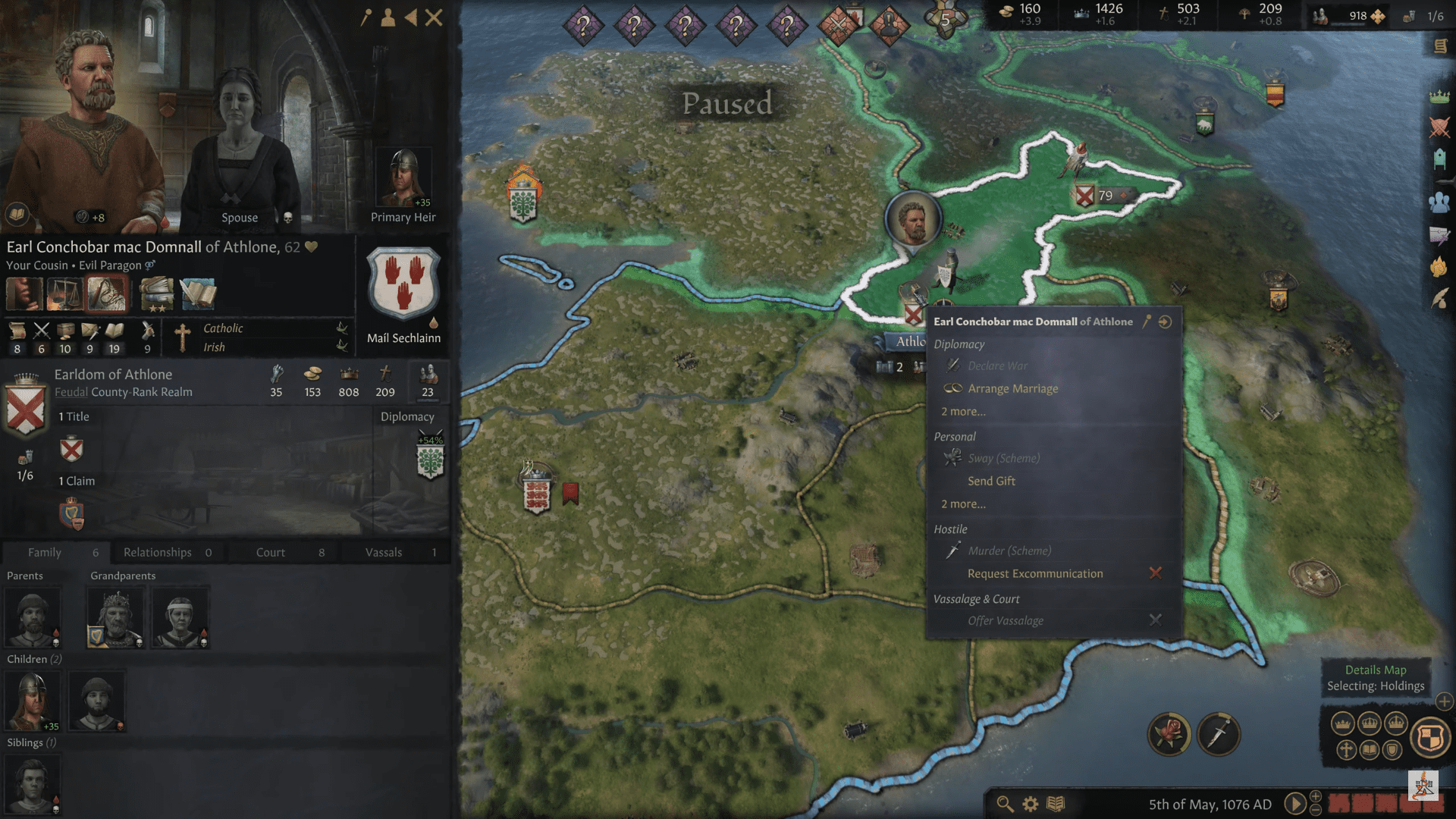
Task: Open the dagger intrigue button
Action: click(x=1218, y=734)
